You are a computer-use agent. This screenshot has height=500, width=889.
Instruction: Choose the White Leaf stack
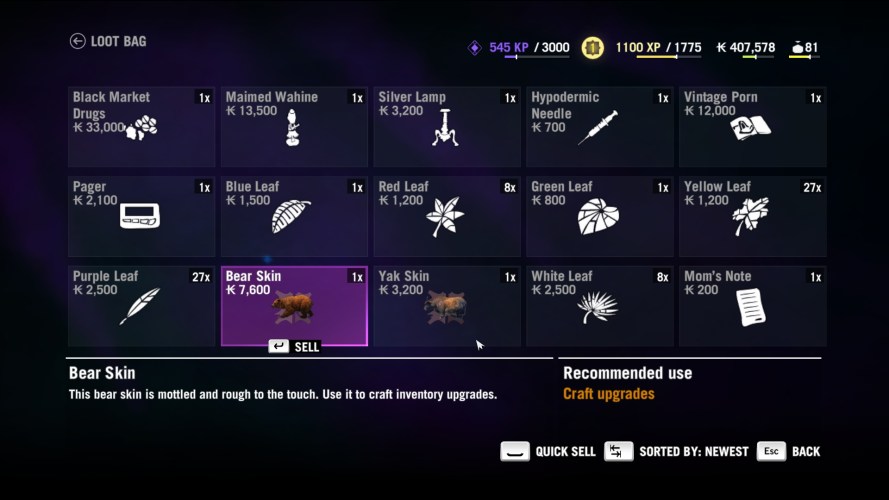click(x=599, y=306)
